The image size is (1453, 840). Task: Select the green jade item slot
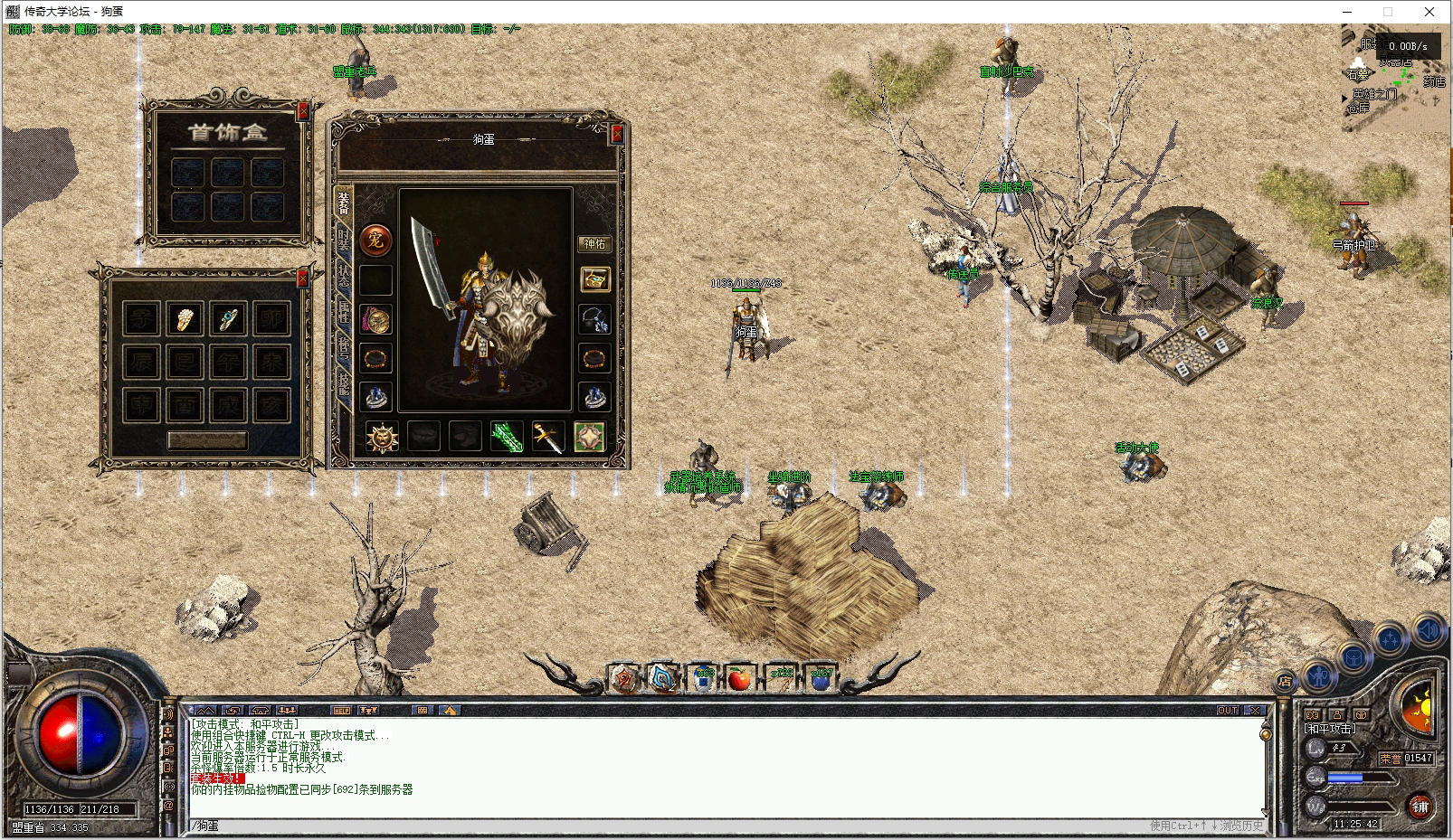507,437
